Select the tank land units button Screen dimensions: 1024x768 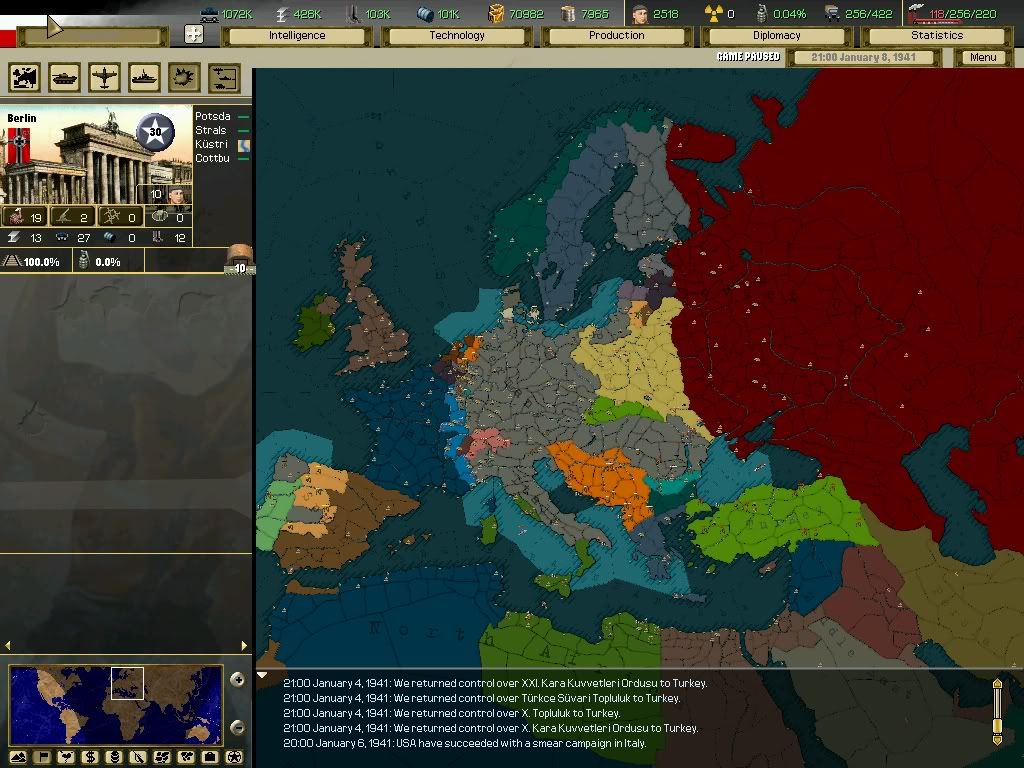(64, 78)
